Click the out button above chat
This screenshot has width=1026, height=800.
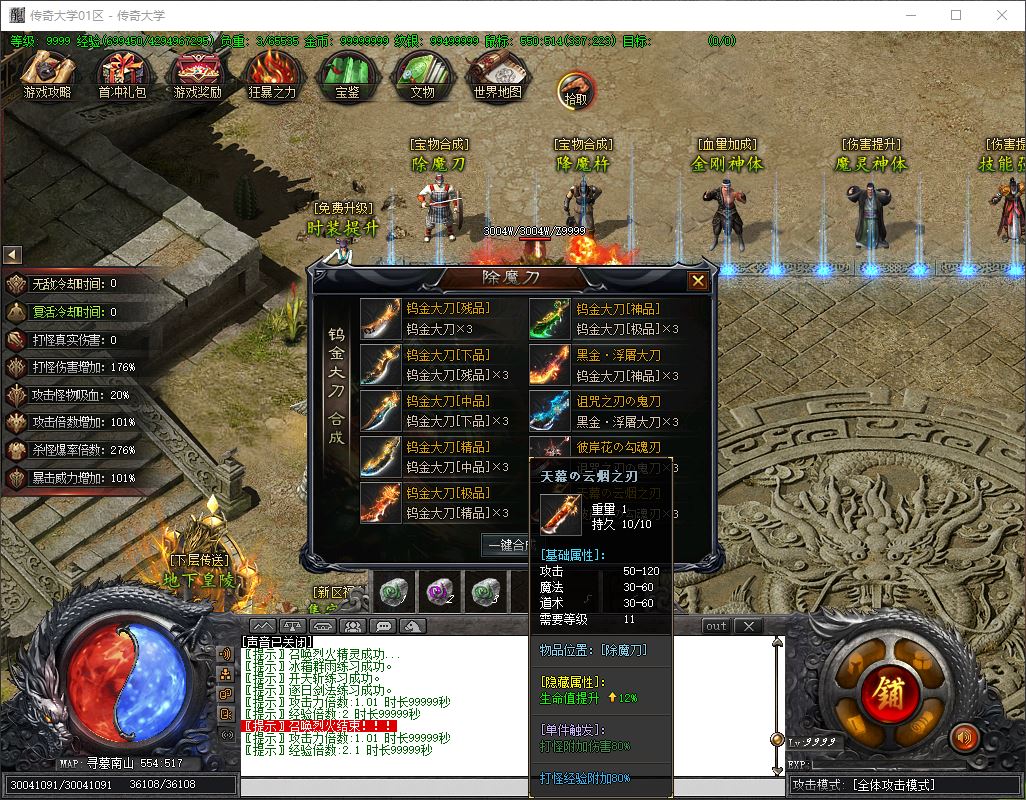click(x=716, y=626)
